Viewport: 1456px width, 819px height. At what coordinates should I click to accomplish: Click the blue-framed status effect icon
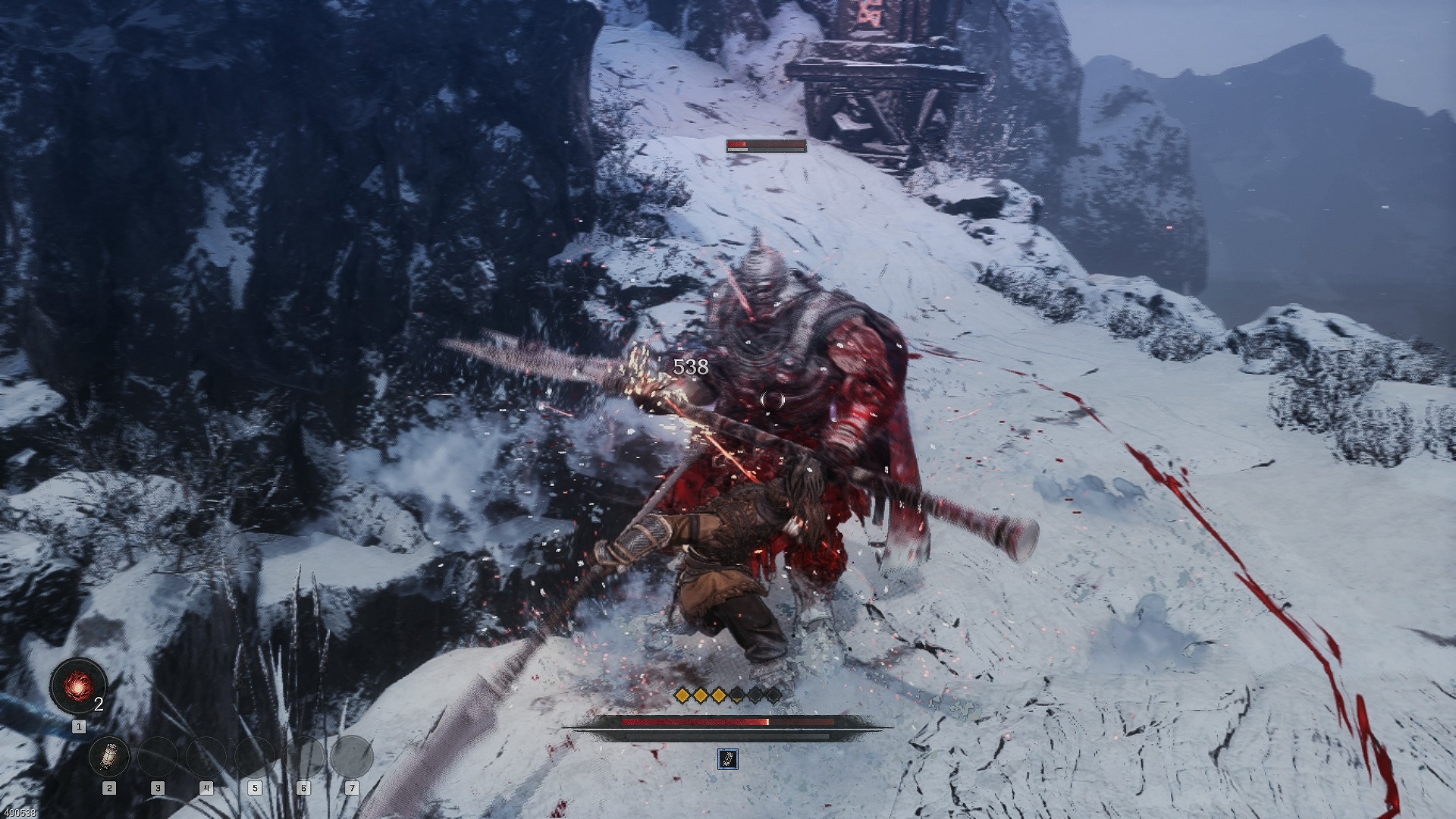[727, 758]
